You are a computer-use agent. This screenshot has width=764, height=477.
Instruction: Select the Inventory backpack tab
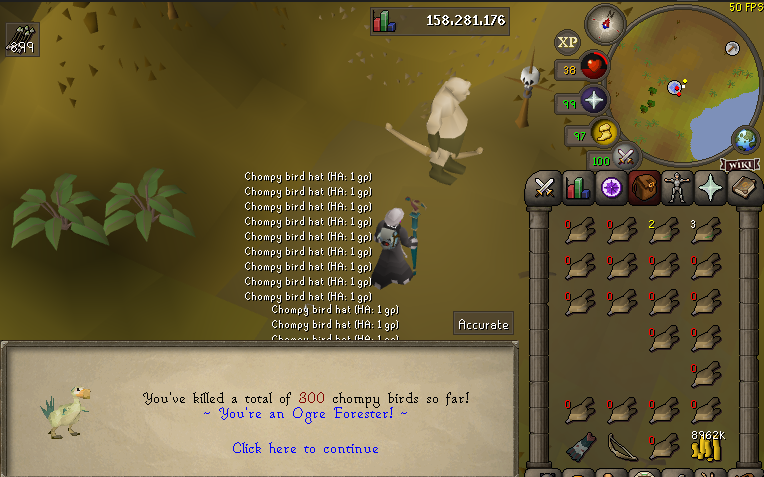point(643,187)
